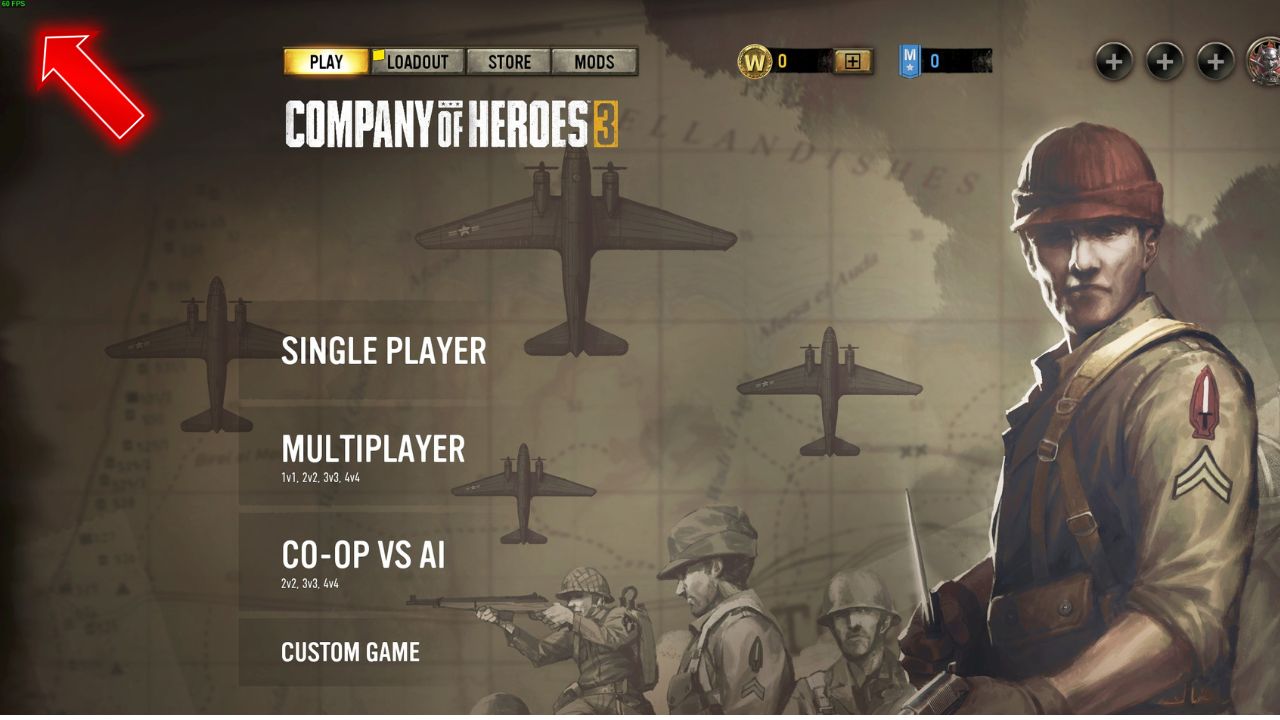Click the first party slot plus icon
The height and width of the screenshot is (720, 1280).
click(x=1113, y=61)
